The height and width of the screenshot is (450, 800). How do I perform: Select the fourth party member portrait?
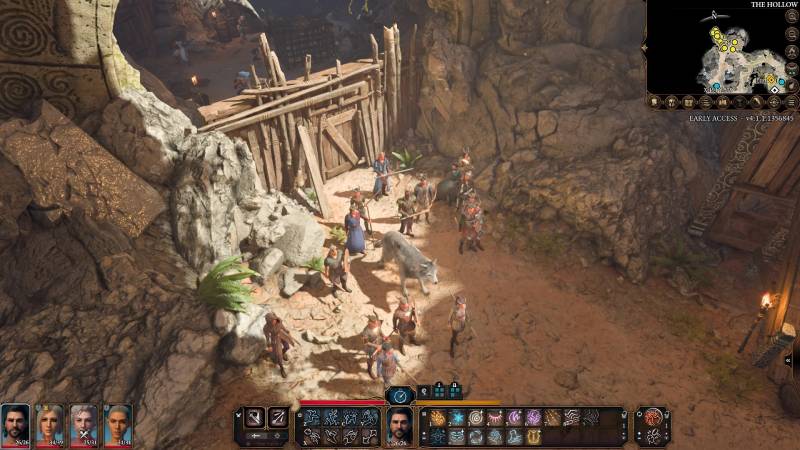118,424
